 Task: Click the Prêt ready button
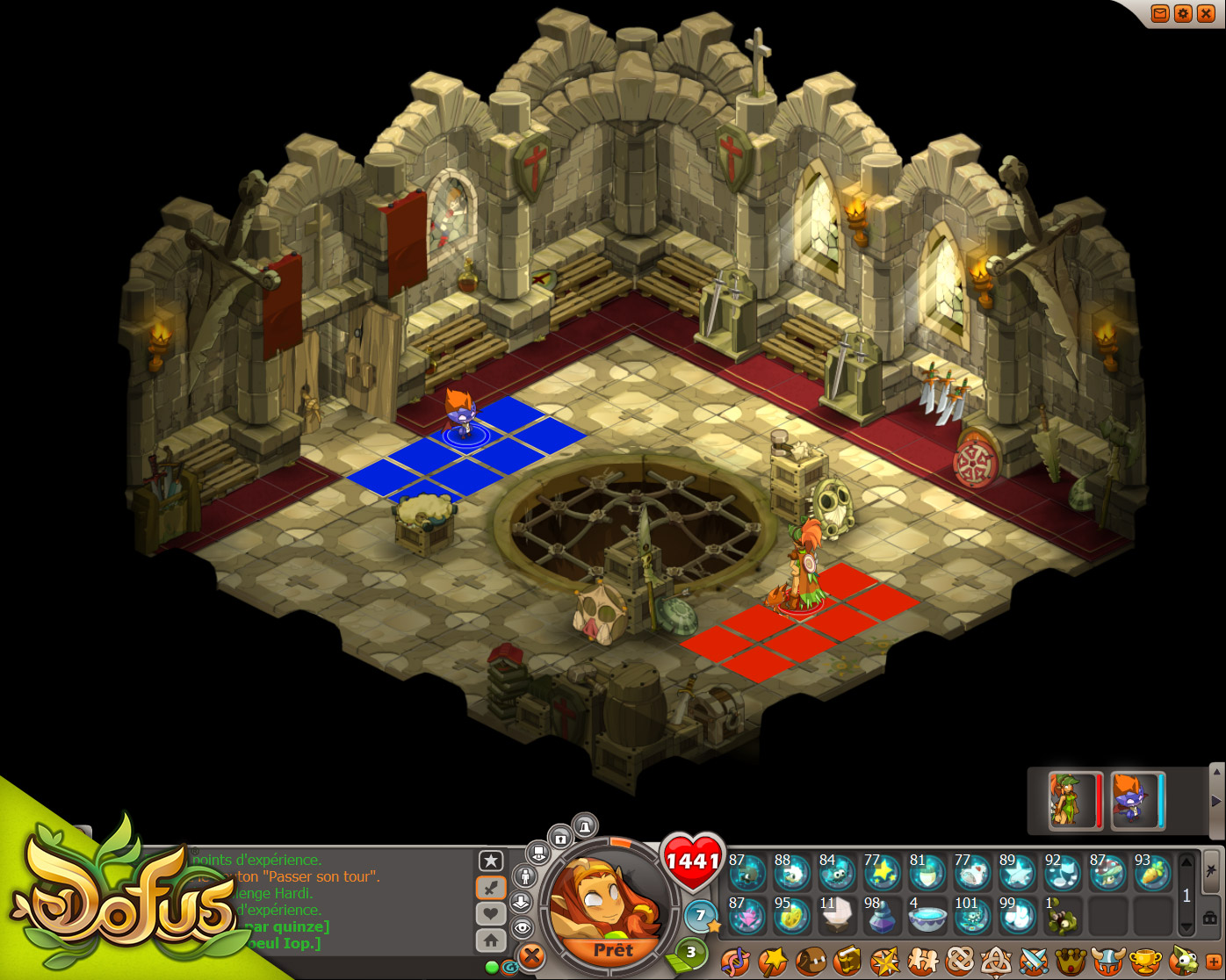tap(613, 950)
